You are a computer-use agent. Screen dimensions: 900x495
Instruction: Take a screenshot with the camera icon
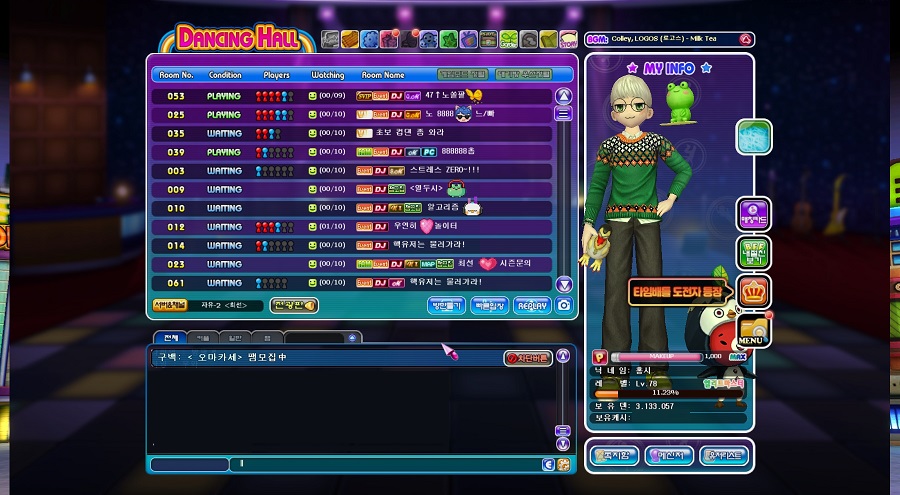pos(565,306)
